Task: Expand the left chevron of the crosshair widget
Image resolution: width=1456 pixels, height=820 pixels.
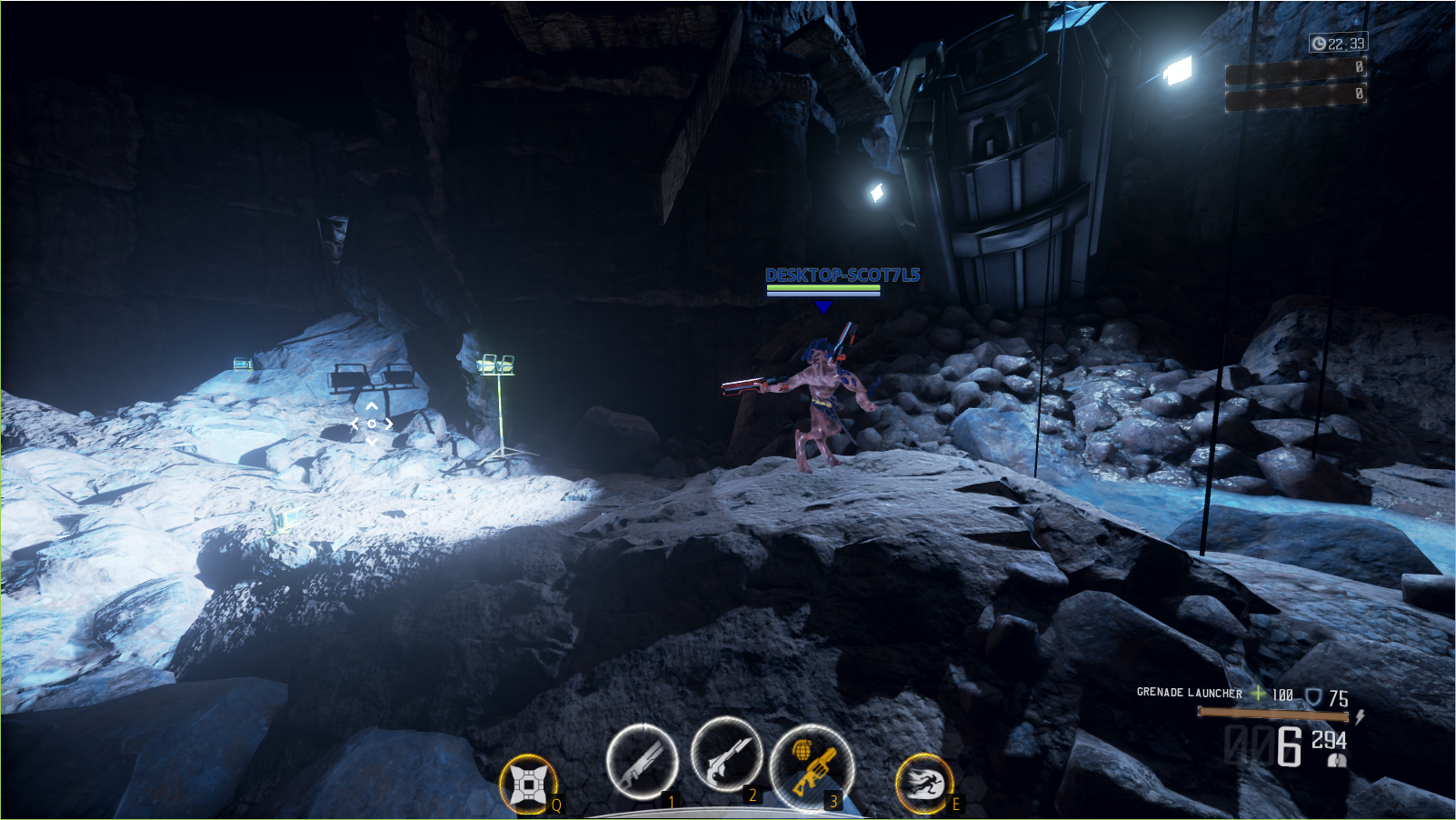Action: click(354, 424)
